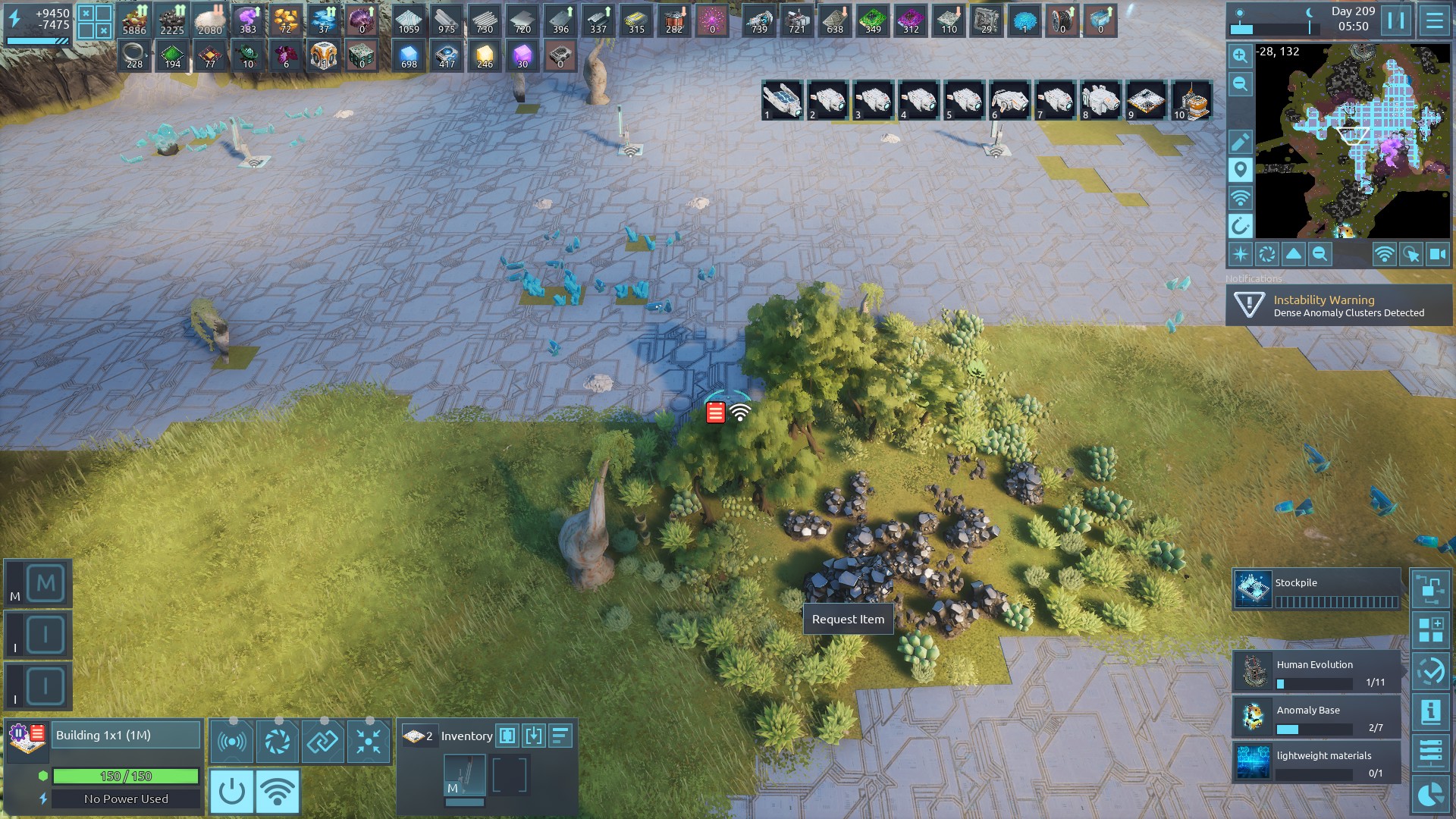1456x819 pixels.
Task: Open the info codex book
Action: (1430, 712)
